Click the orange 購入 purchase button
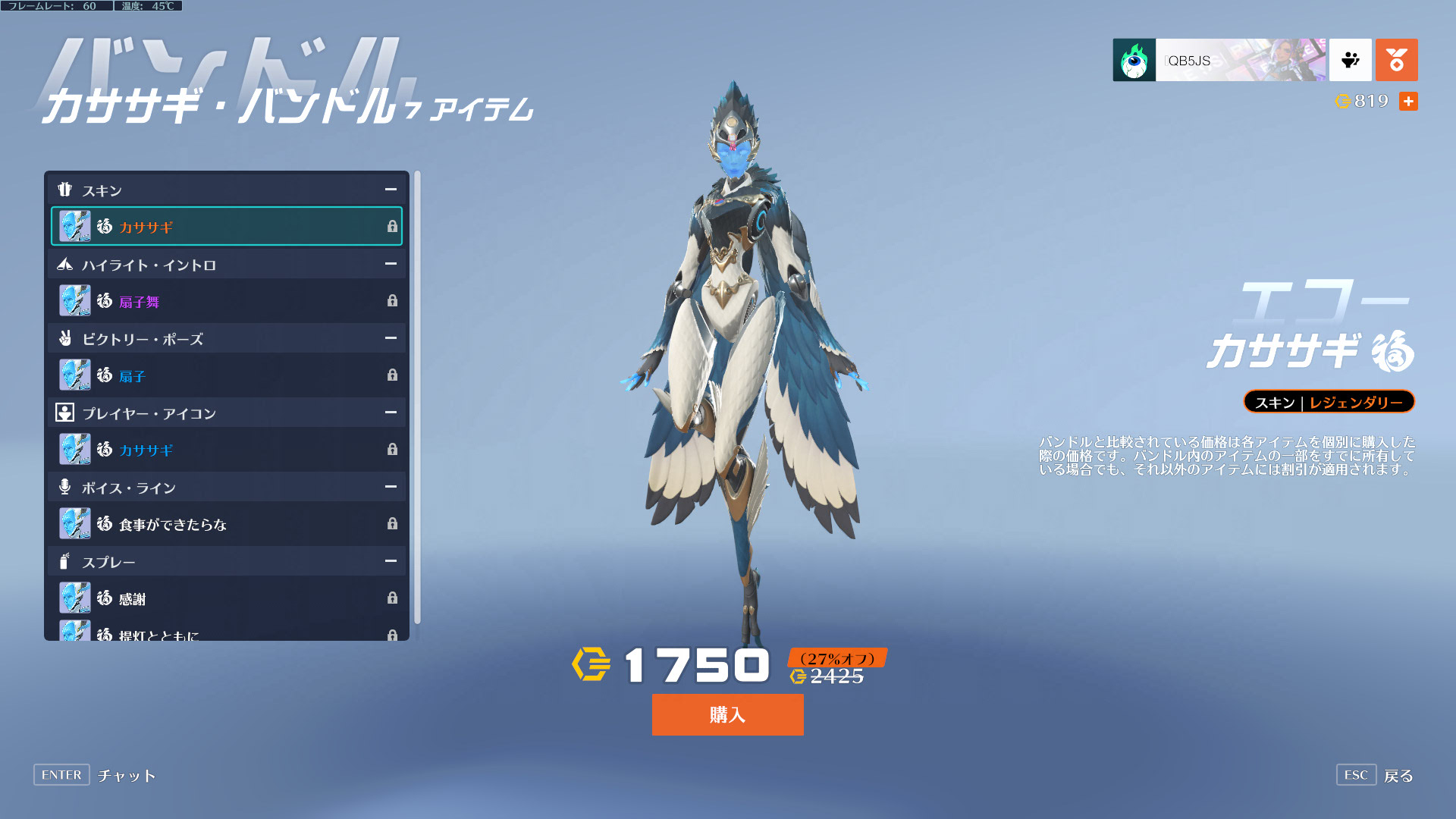Screen dimensions: 1456x819 coord(727,714)
